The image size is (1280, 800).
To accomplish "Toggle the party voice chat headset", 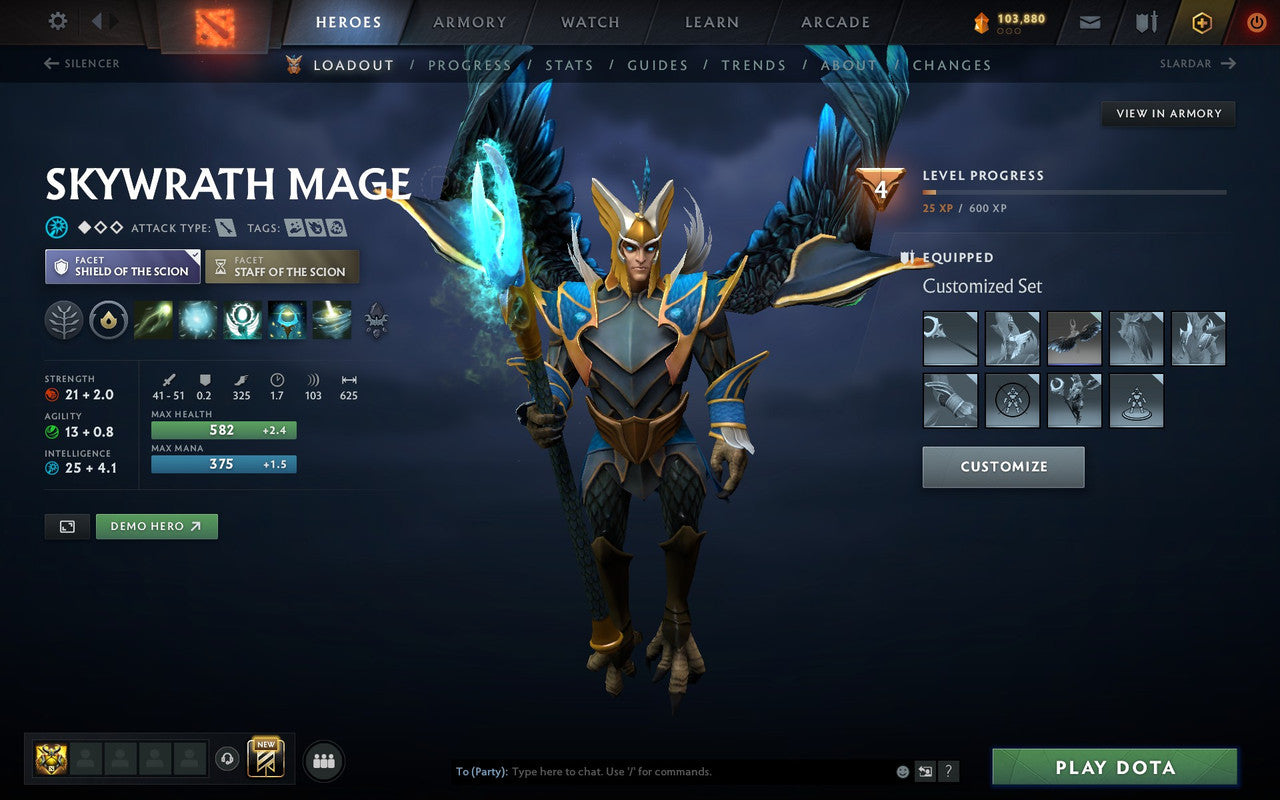I will coord(229,760).
